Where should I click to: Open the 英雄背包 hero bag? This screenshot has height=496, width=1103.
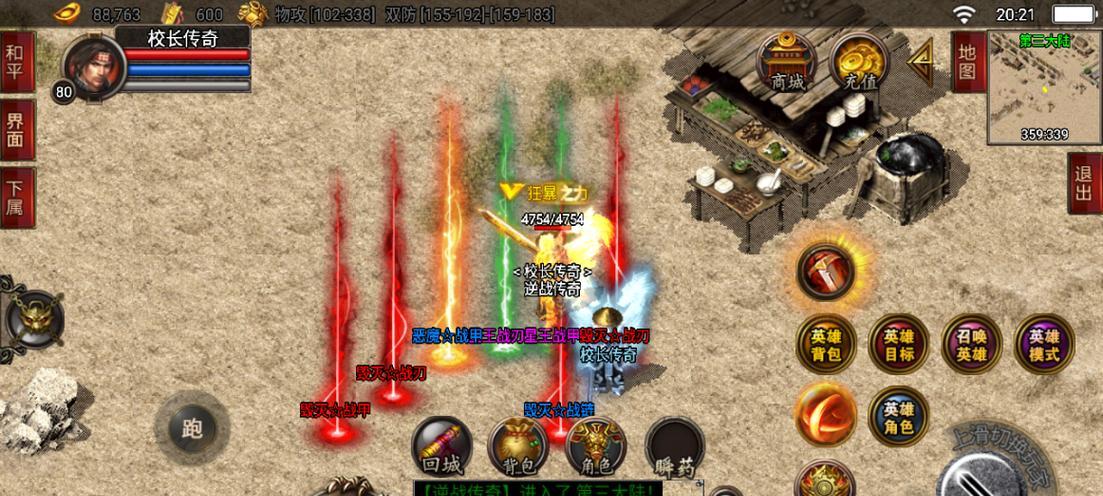click(x=825, y=344)
